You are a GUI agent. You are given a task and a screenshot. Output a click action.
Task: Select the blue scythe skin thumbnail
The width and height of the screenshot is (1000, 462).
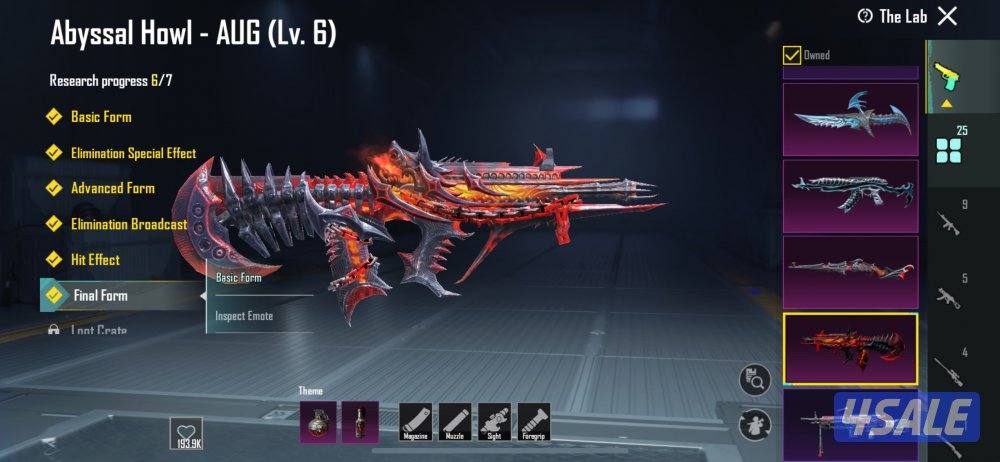(x=850, y=119)
